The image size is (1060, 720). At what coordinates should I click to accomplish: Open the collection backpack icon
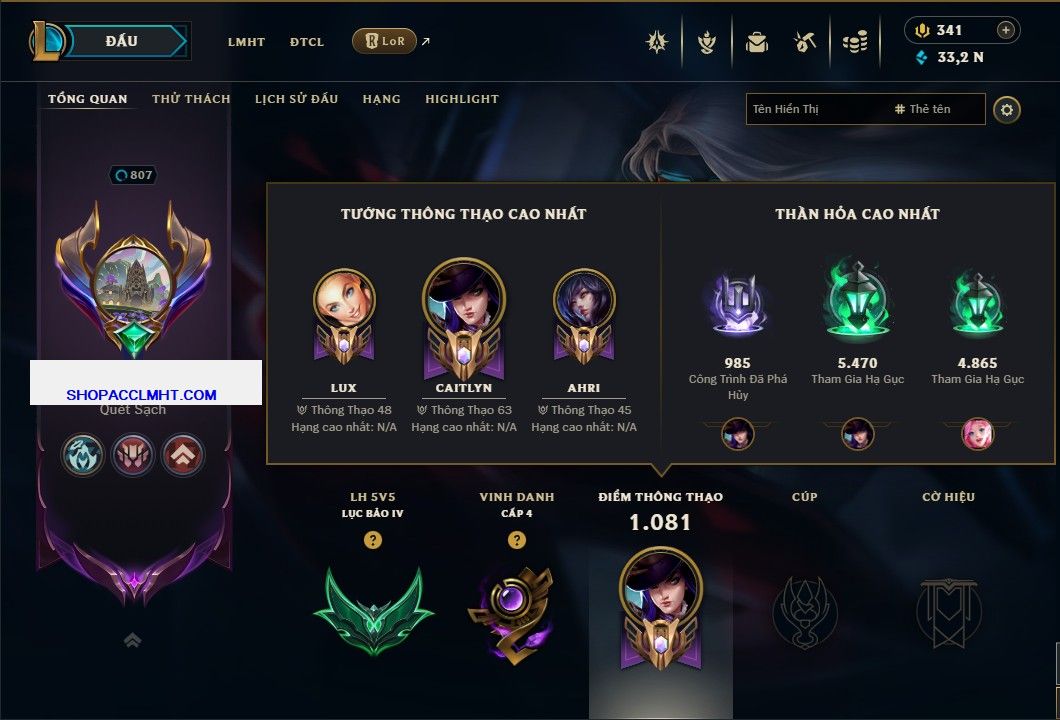tap(756, 42)
